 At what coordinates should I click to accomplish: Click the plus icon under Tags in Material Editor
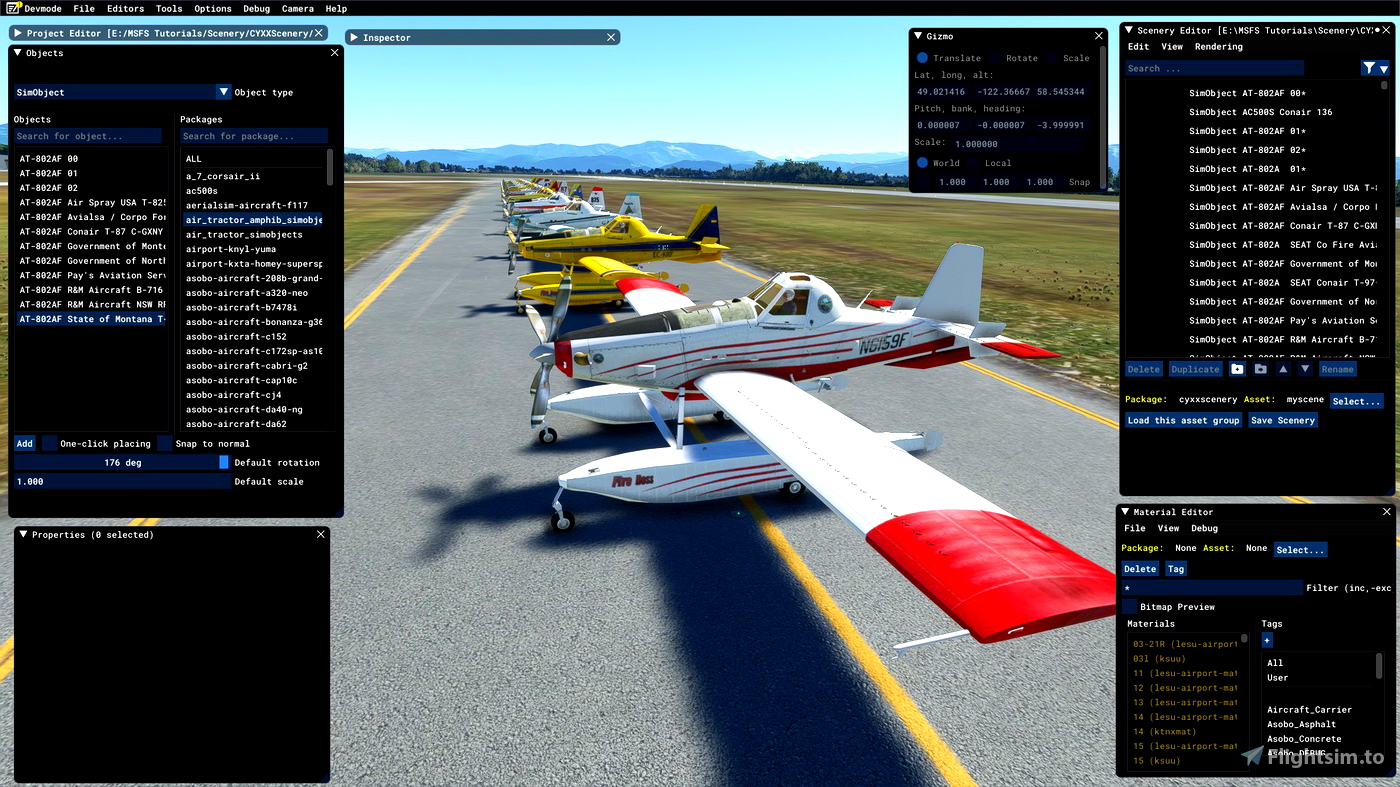(x=1266, y=640)
